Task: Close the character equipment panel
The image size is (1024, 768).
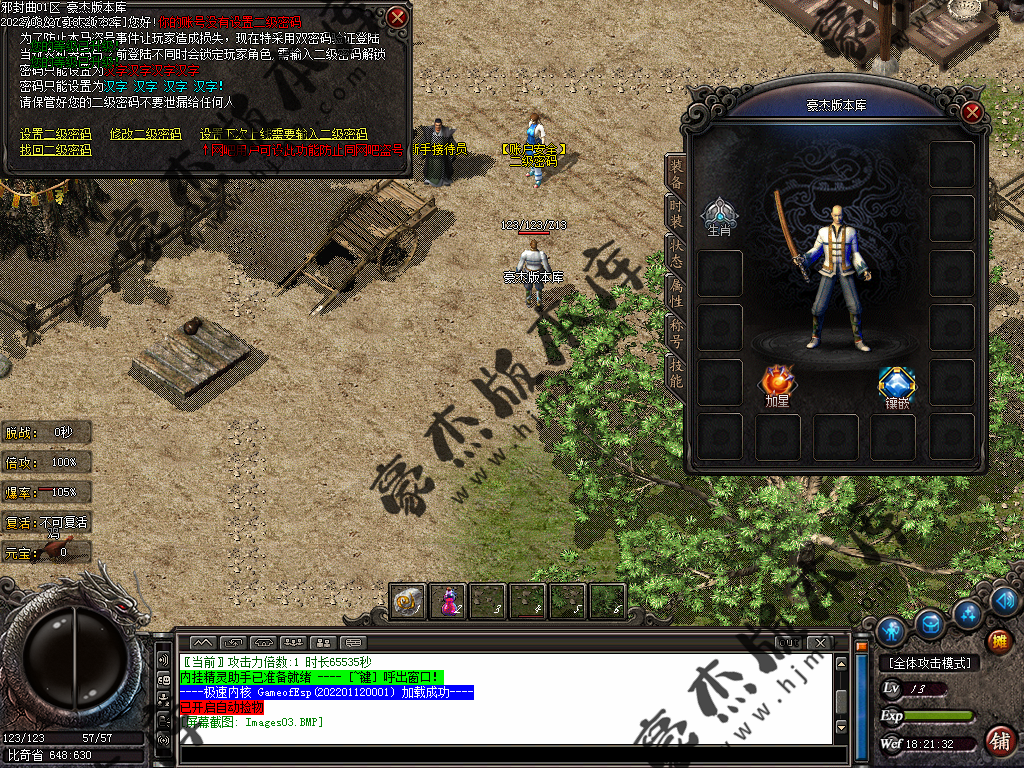Action: [x=971, y=112]
